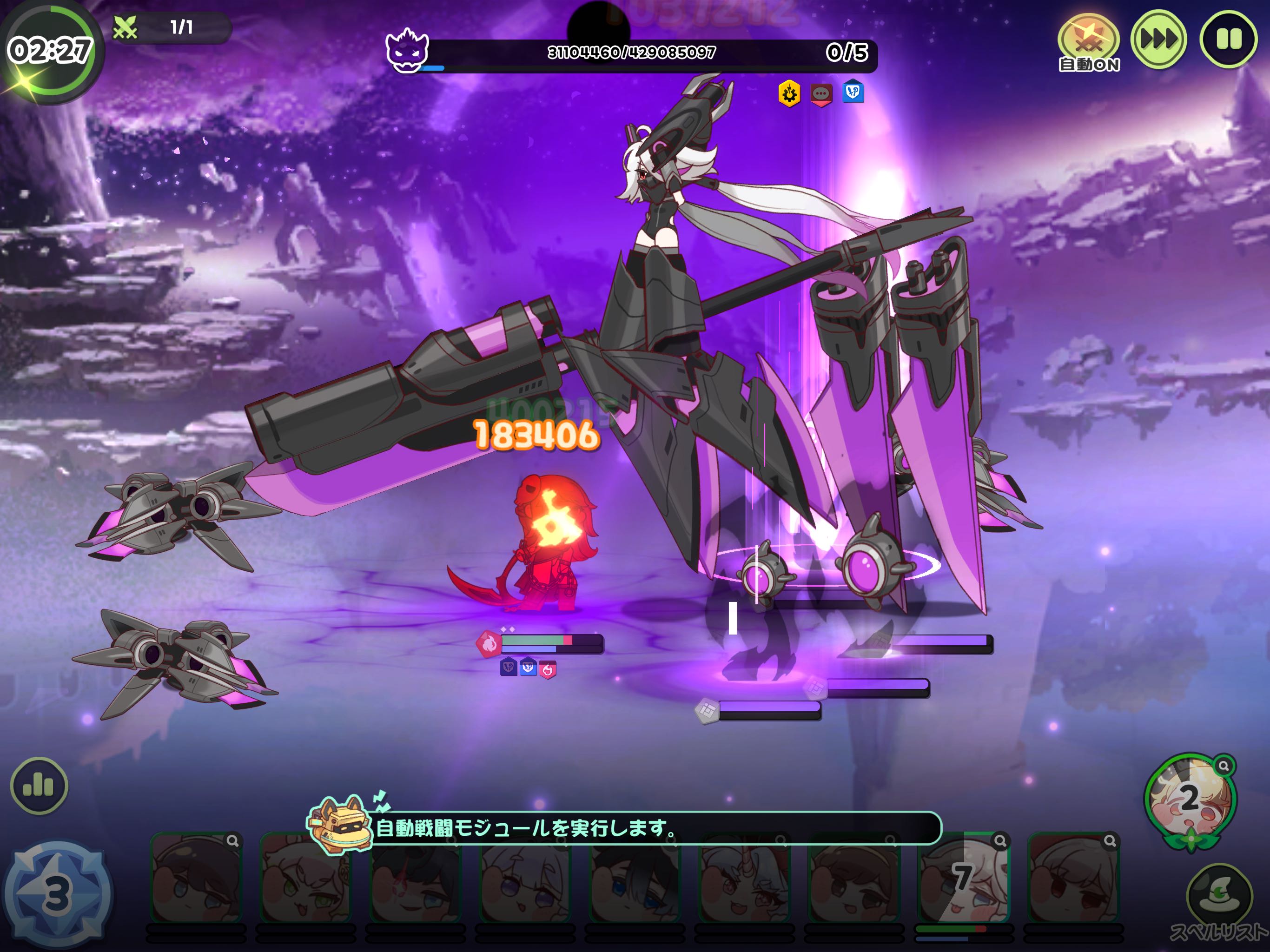The width and height of the screenshot is (1270, 952).
Task: Select the blonde support character portrait showing 2
Action: point(1190,799)
